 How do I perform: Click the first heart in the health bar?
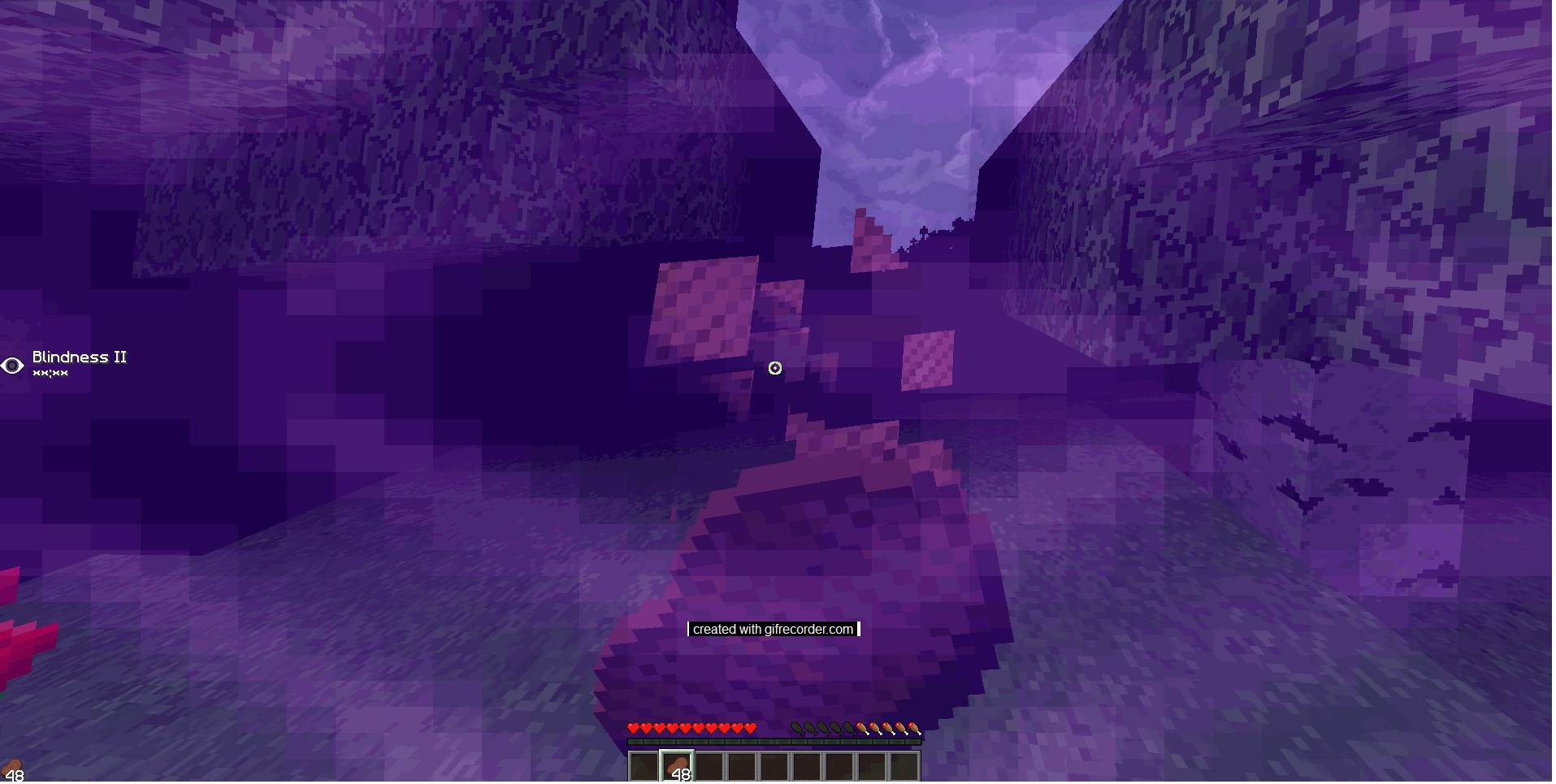tap(634, 728)
